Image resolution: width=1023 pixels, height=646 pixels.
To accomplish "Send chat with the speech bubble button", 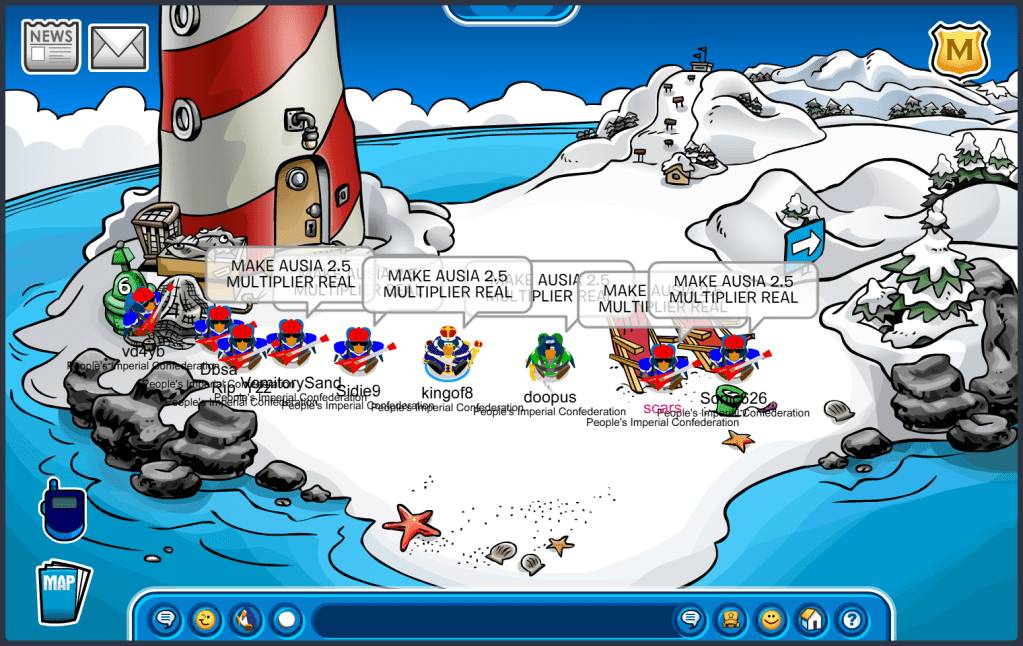I will [690, 620].
